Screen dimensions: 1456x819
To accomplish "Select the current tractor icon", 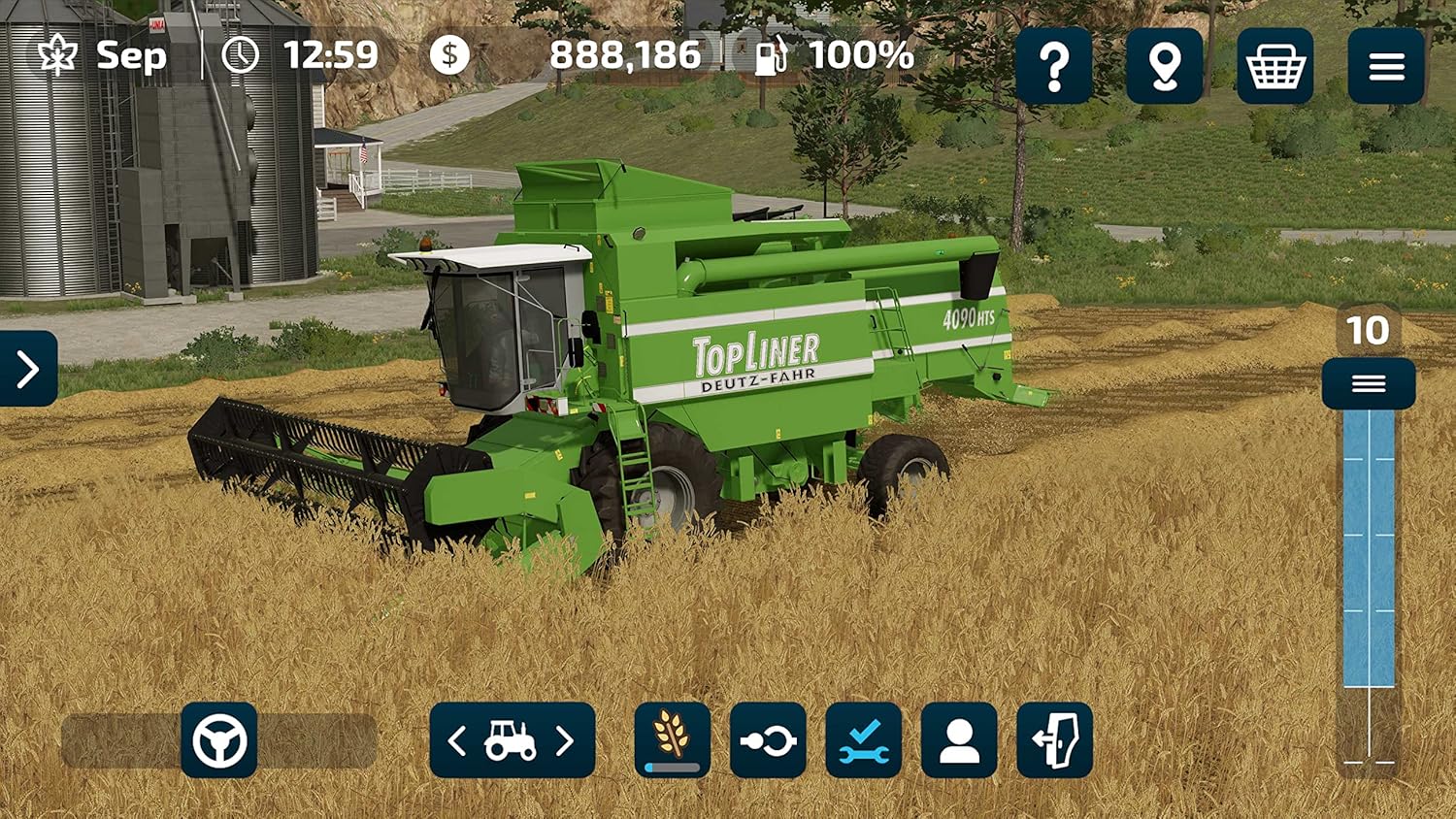I will tap(511, 740).
